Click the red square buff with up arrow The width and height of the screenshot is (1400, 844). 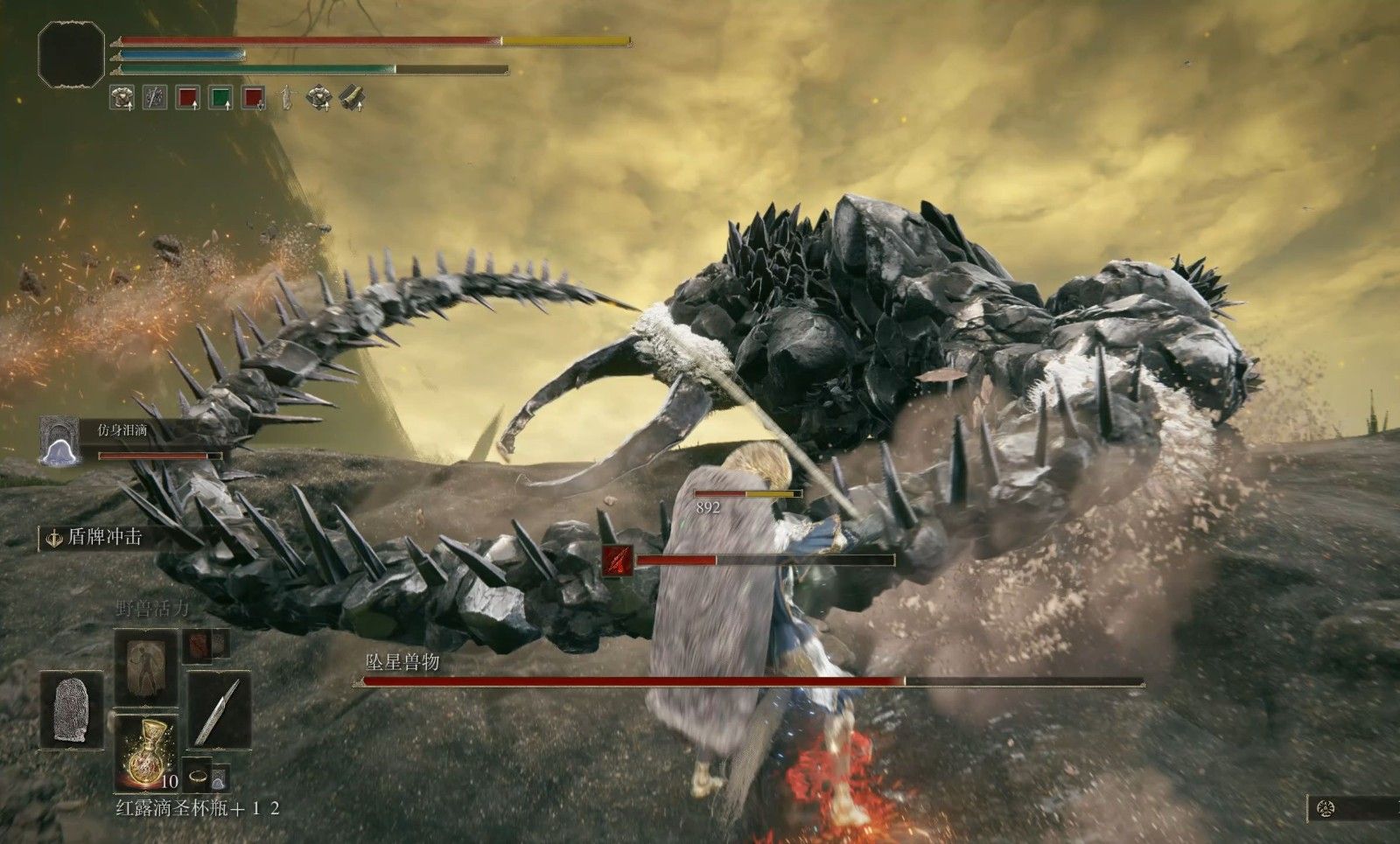187,97
